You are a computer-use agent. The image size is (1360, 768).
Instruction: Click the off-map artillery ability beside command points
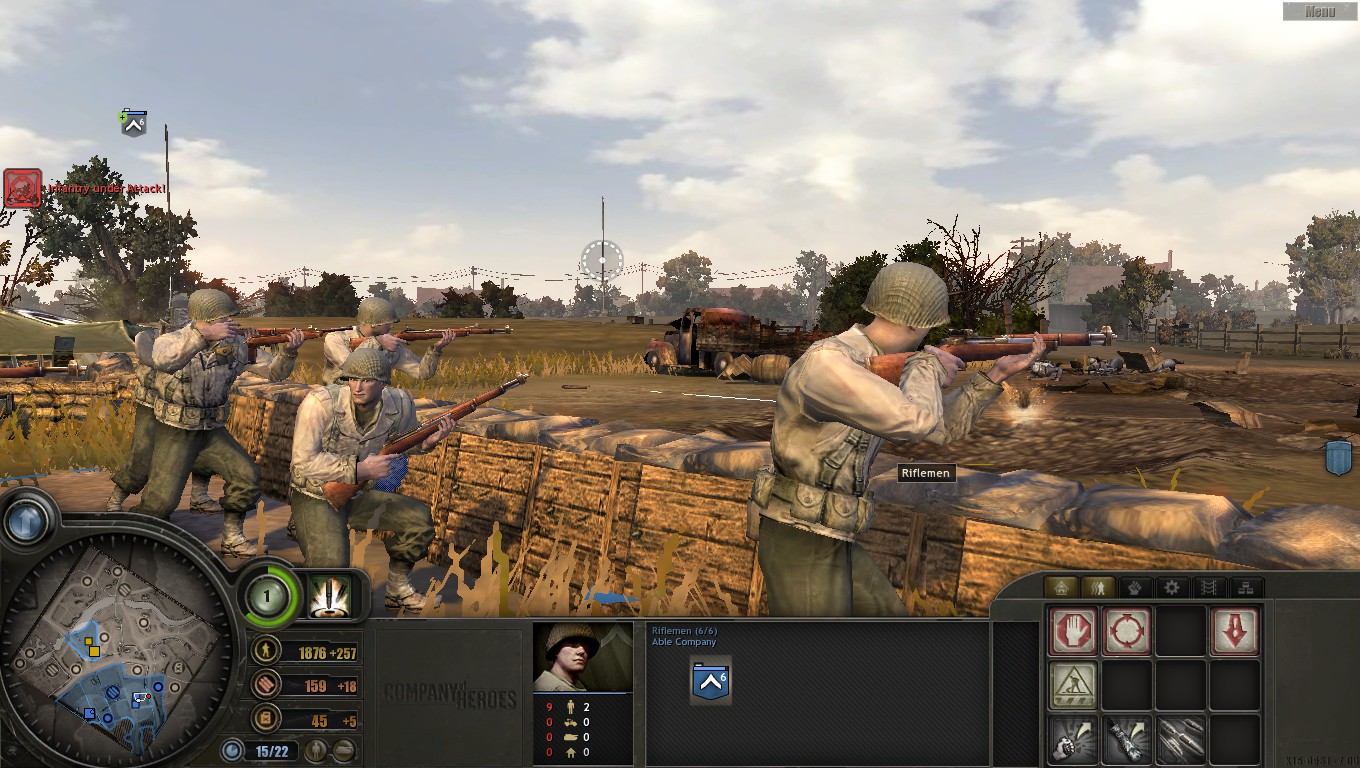[x=329, y=597]
